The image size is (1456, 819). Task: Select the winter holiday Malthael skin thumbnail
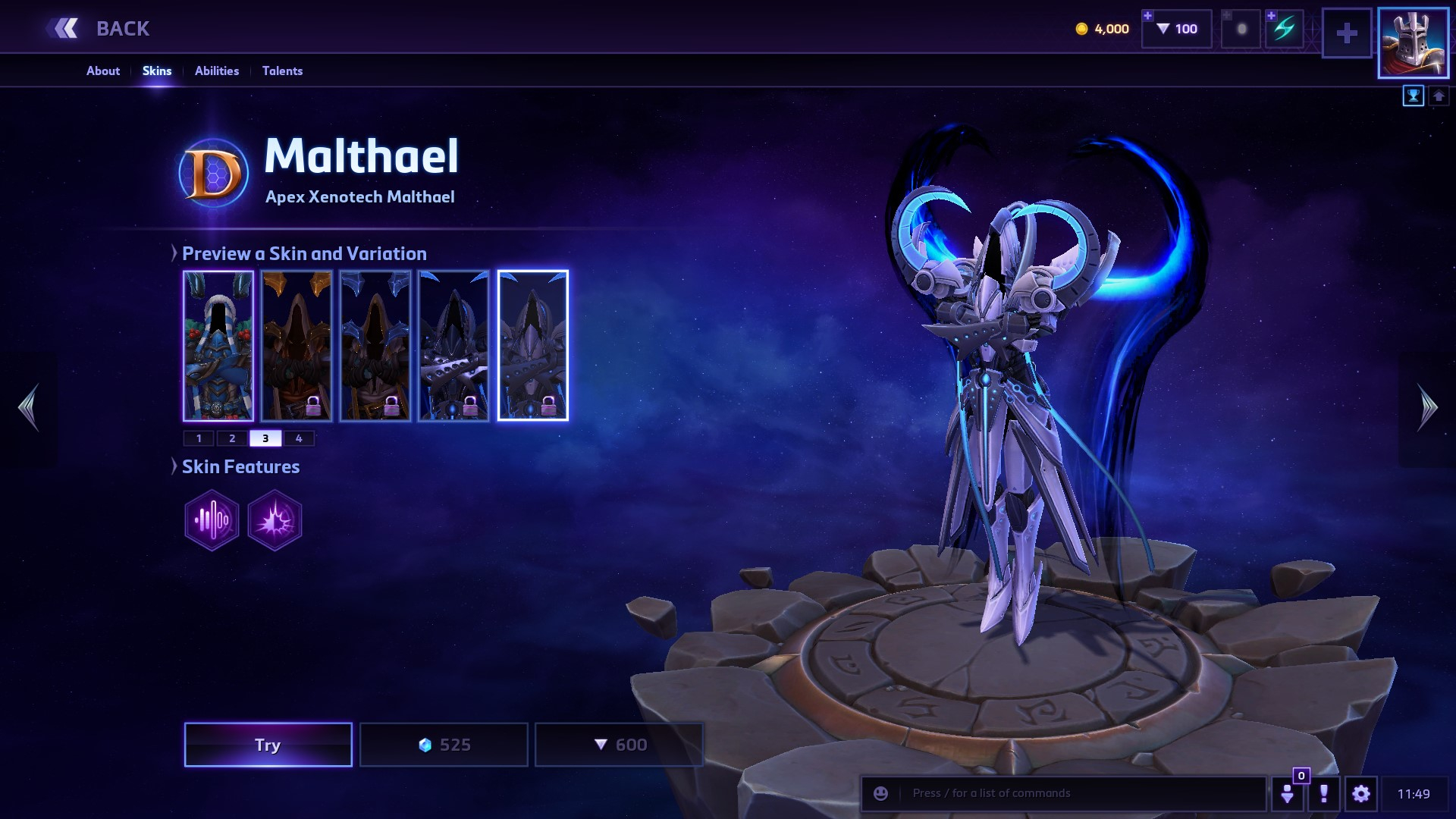218,345
